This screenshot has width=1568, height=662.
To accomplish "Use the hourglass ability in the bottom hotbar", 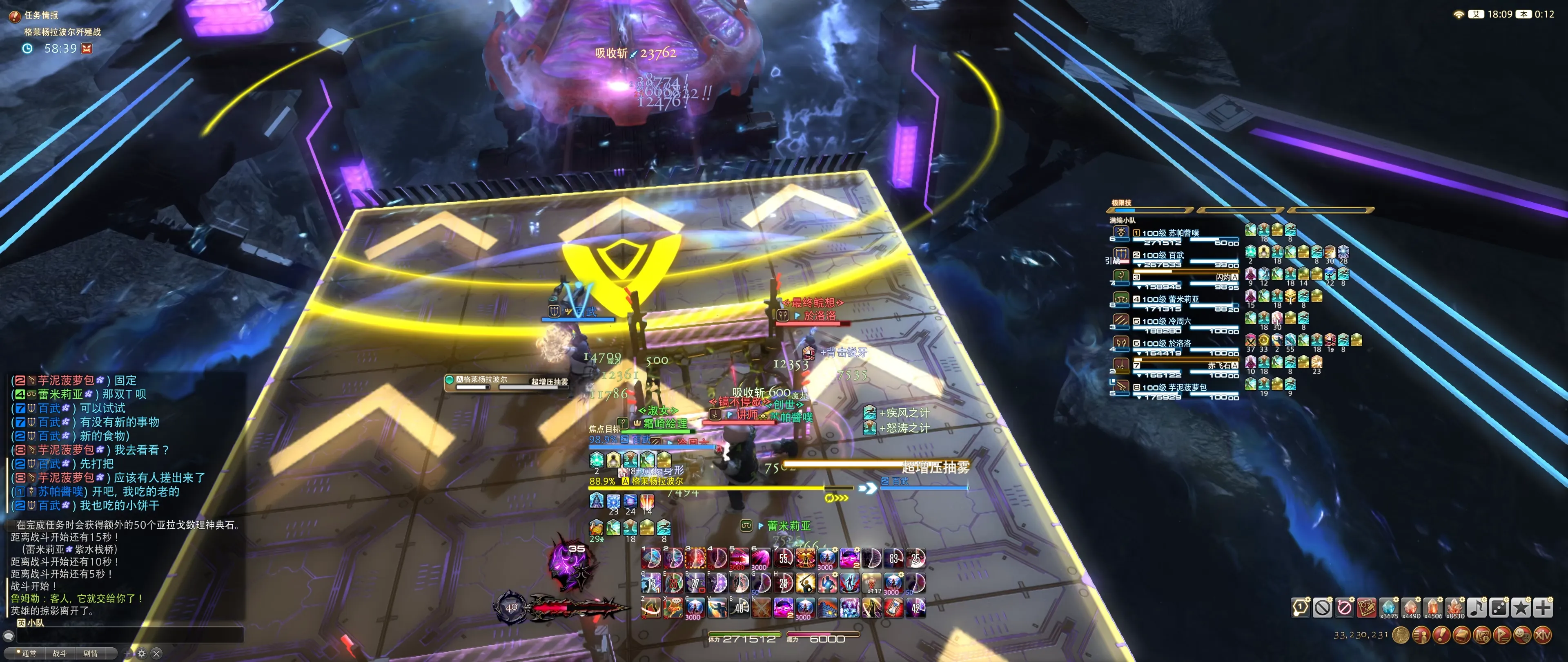I will pyautogui.click(x=893, y=607).
